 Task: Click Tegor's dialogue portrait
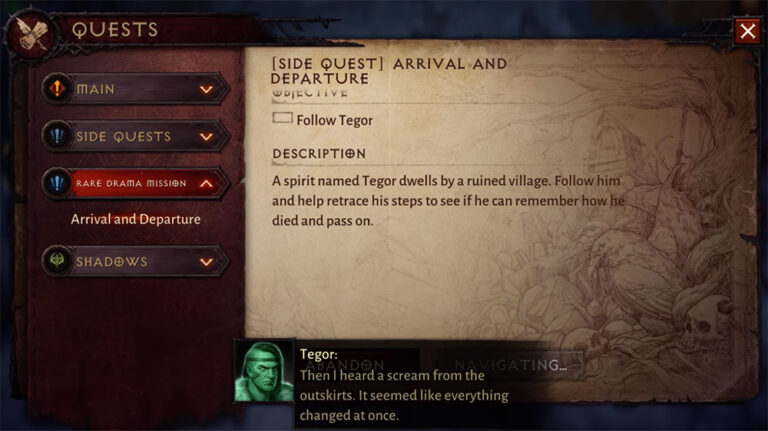point(264,373)
